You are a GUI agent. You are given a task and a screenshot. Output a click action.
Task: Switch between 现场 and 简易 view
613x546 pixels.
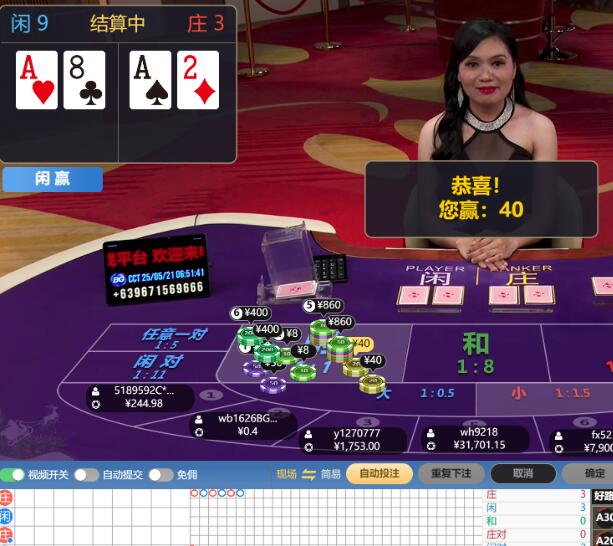pyautogui.click(x=309, y=474)
